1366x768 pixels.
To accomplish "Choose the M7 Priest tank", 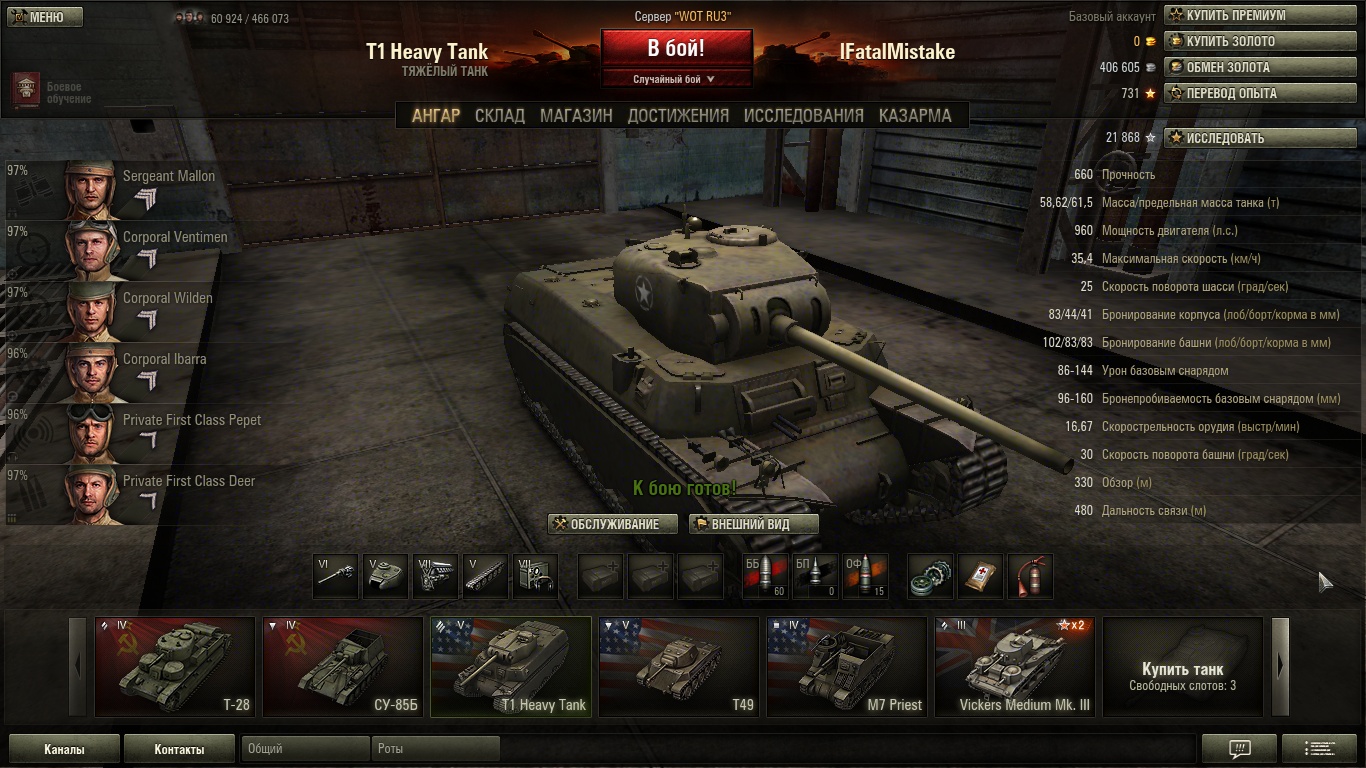I will pos(847,667).
